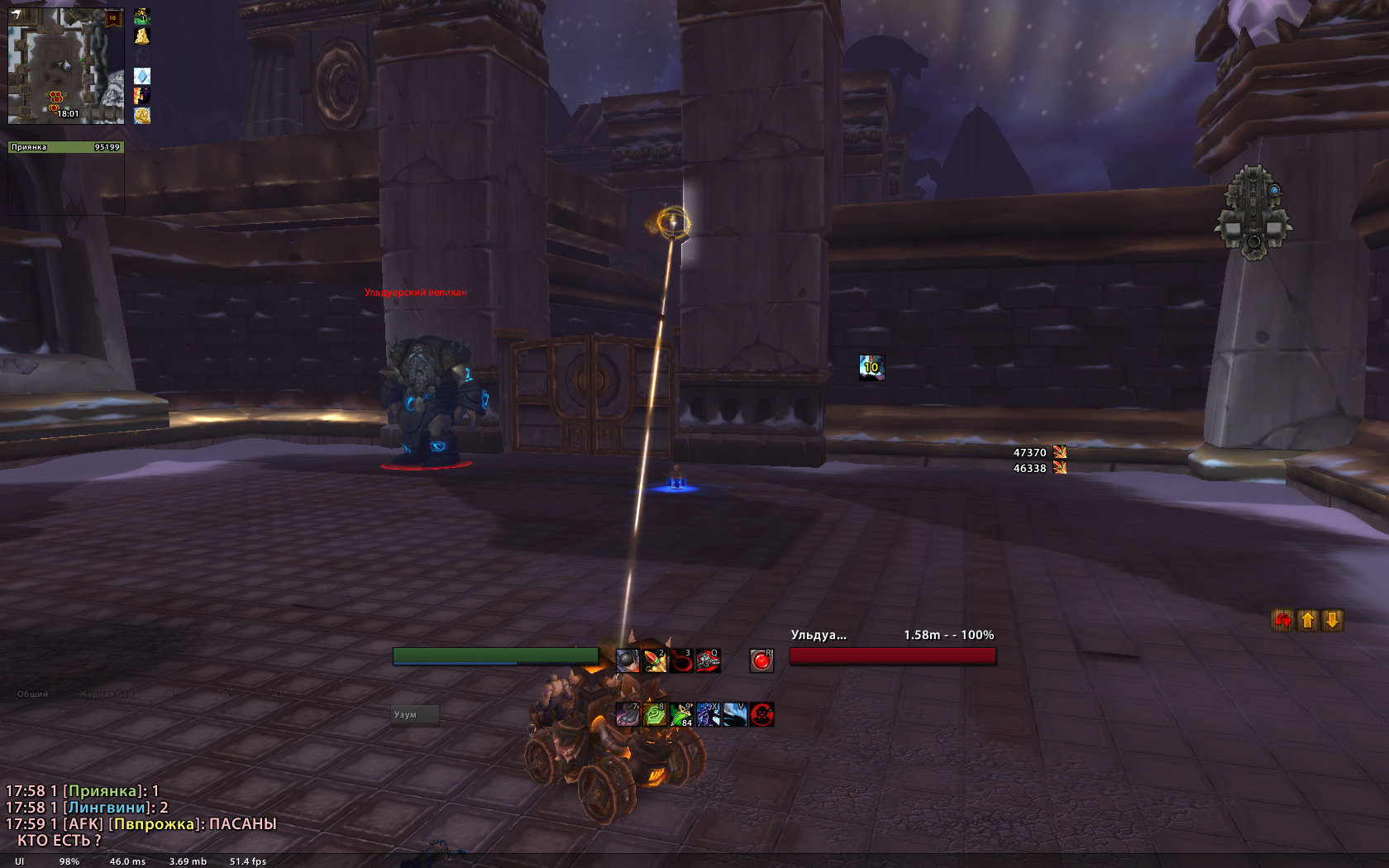Click the yellow down arrow vehicle button
Image resolution: width=1389 pixels, height=868 pixels.
[x=1333, y=620]
